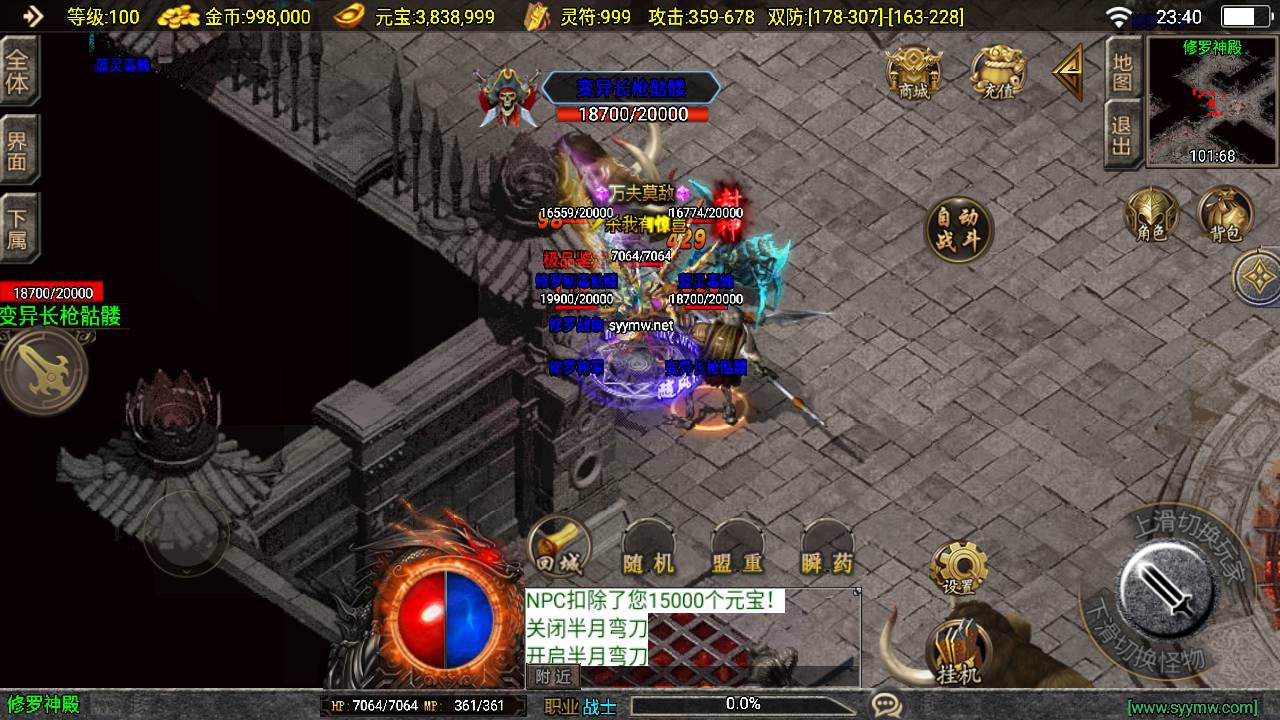Toggle 自动战斗 auto battle
The width and height of the screenshot is (1280, 720).
(x=958, y=230)
